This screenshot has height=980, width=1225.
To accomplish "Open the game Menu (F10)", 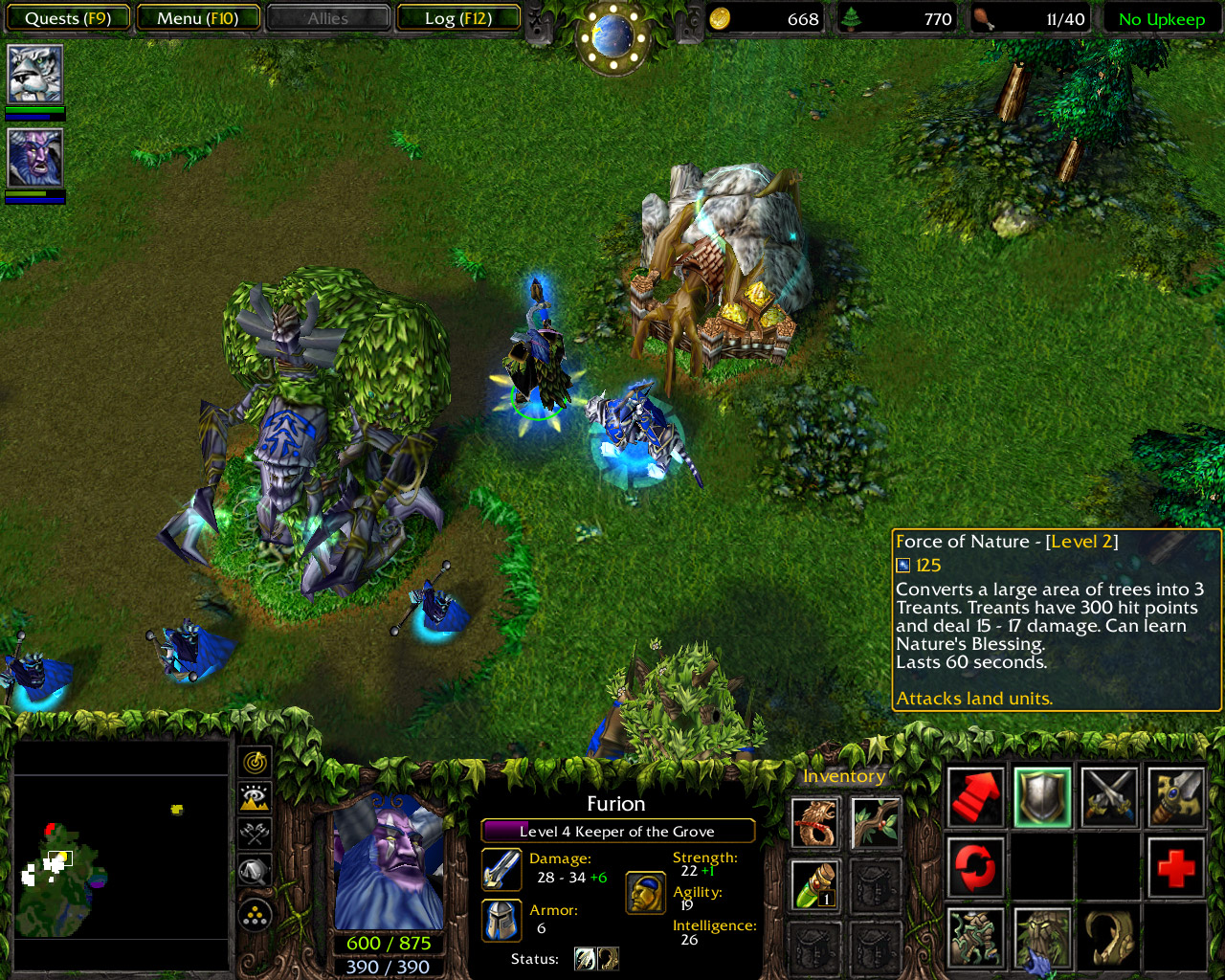I will pyautogui.click(x=198, y=16).
